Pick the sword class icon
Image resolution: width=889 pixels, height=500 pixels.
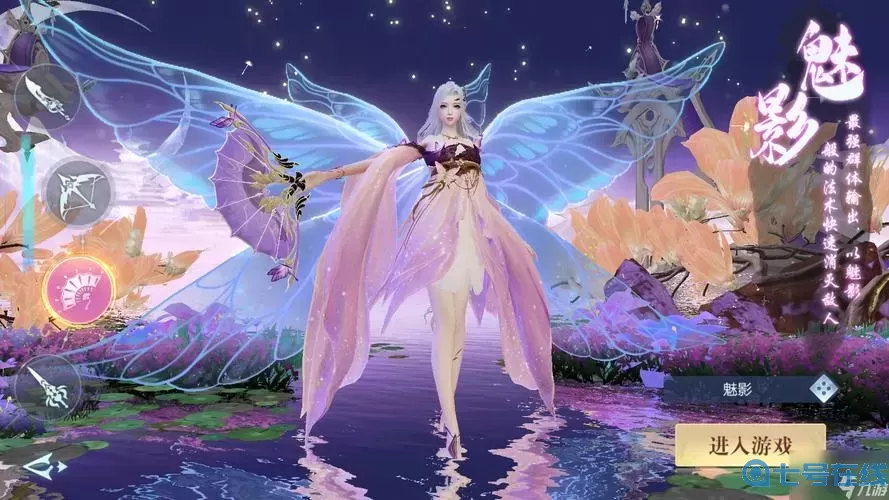click(47, 386)
